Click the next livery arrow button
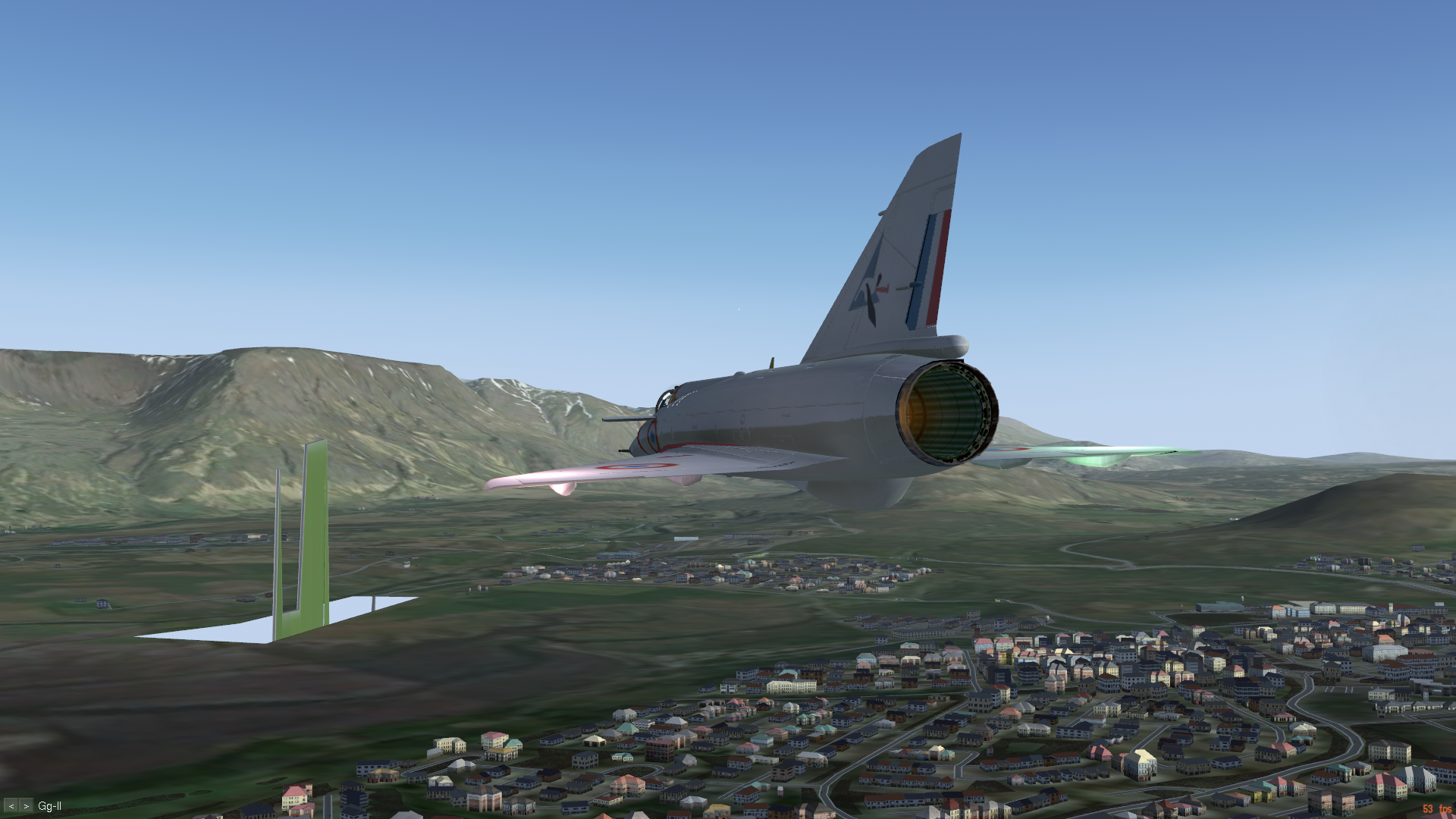The image size is (1456, 819). 26,806
